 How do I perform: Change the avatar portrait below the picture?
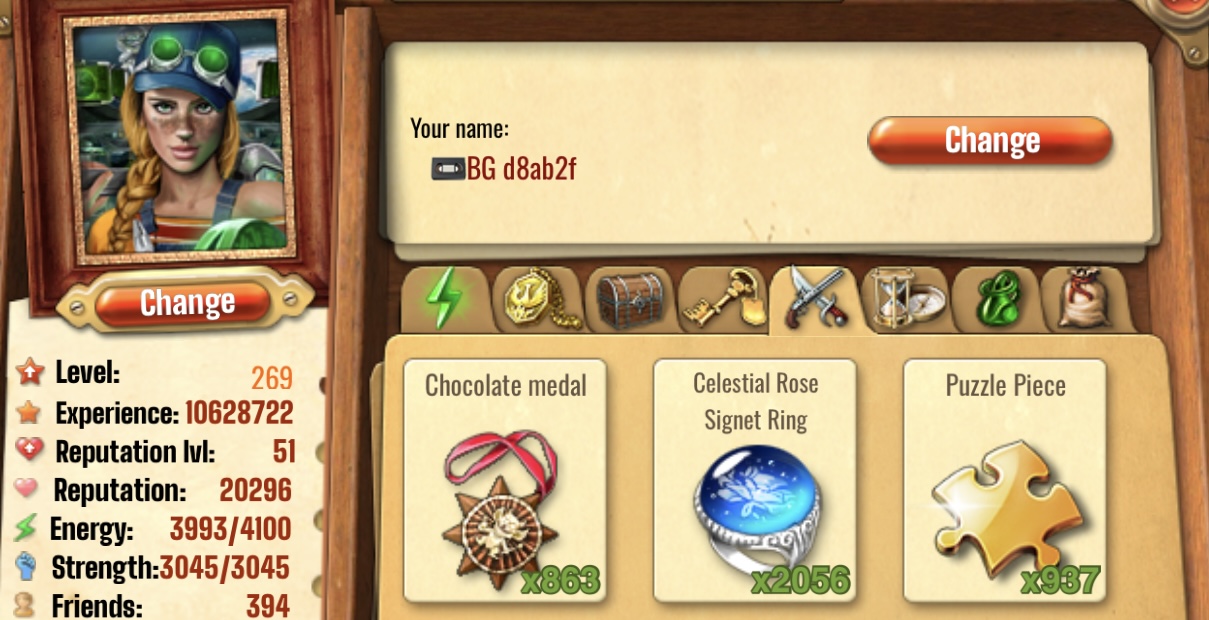[187, 302]
